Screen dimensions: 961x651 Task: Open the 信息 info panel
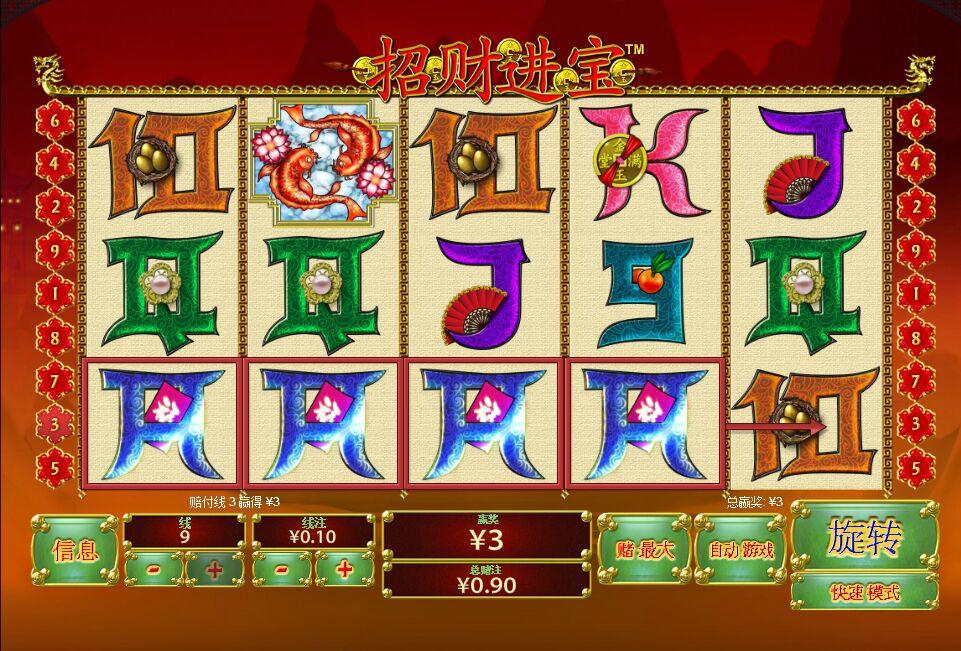(74, 549)
